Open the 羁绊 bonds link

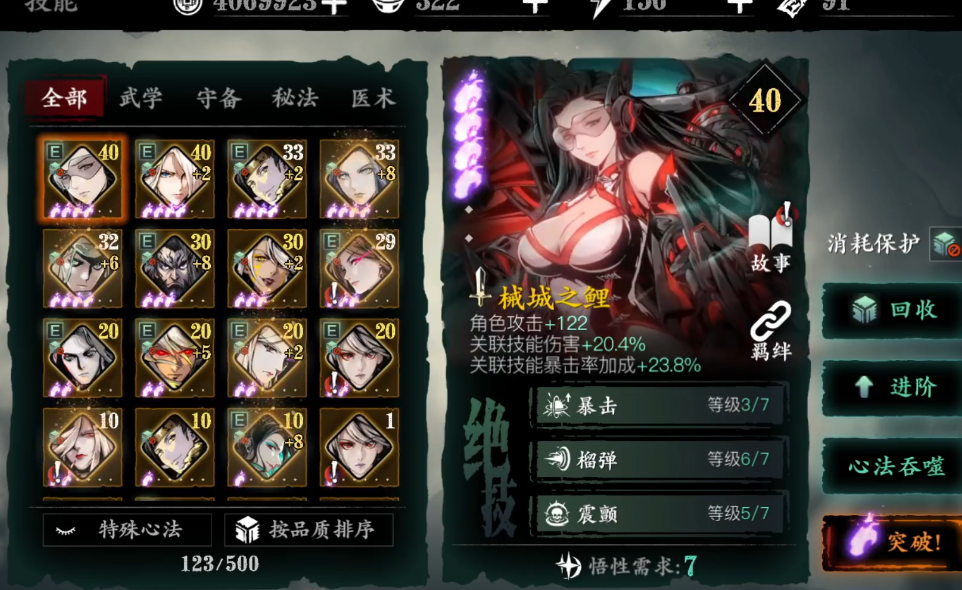pos(770,330)
